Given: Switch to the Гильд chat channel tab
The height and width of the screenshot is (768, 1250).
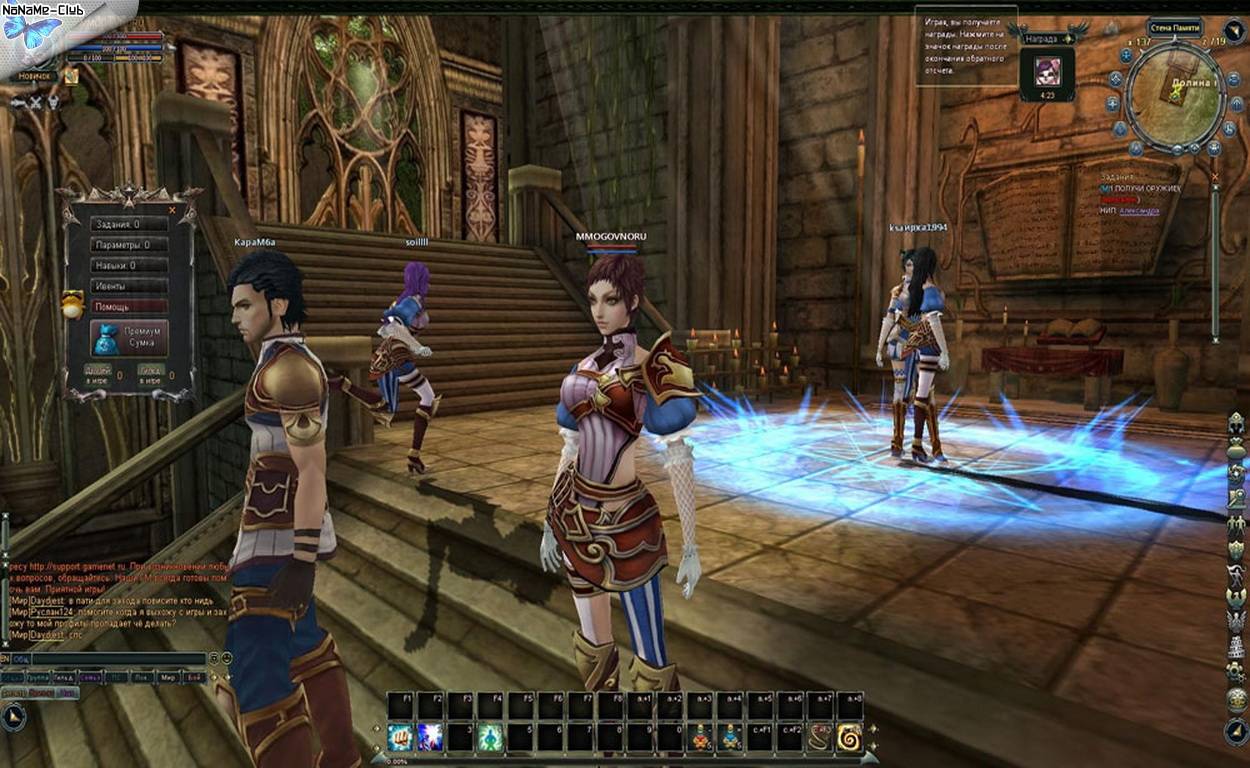Looking at the screenshot, I should point(64,677).
